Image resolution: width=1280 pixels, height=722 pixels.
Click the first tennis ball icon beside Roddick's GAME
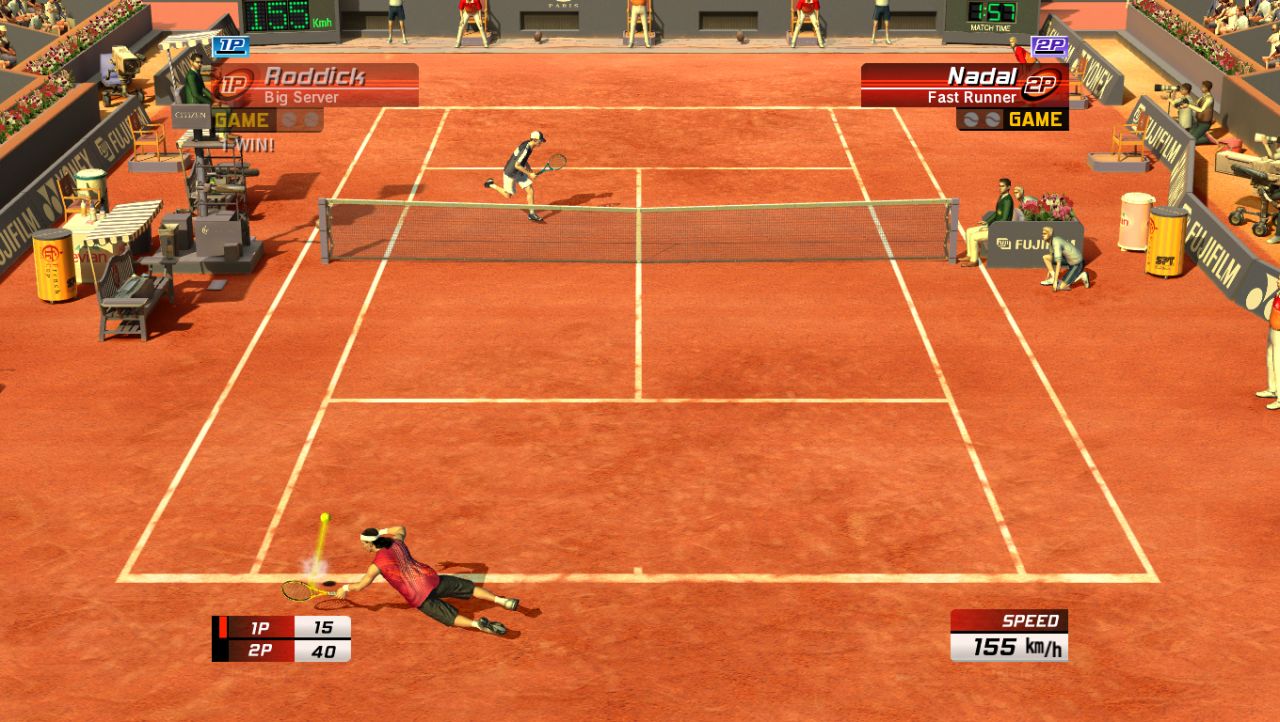click(288, 121)
